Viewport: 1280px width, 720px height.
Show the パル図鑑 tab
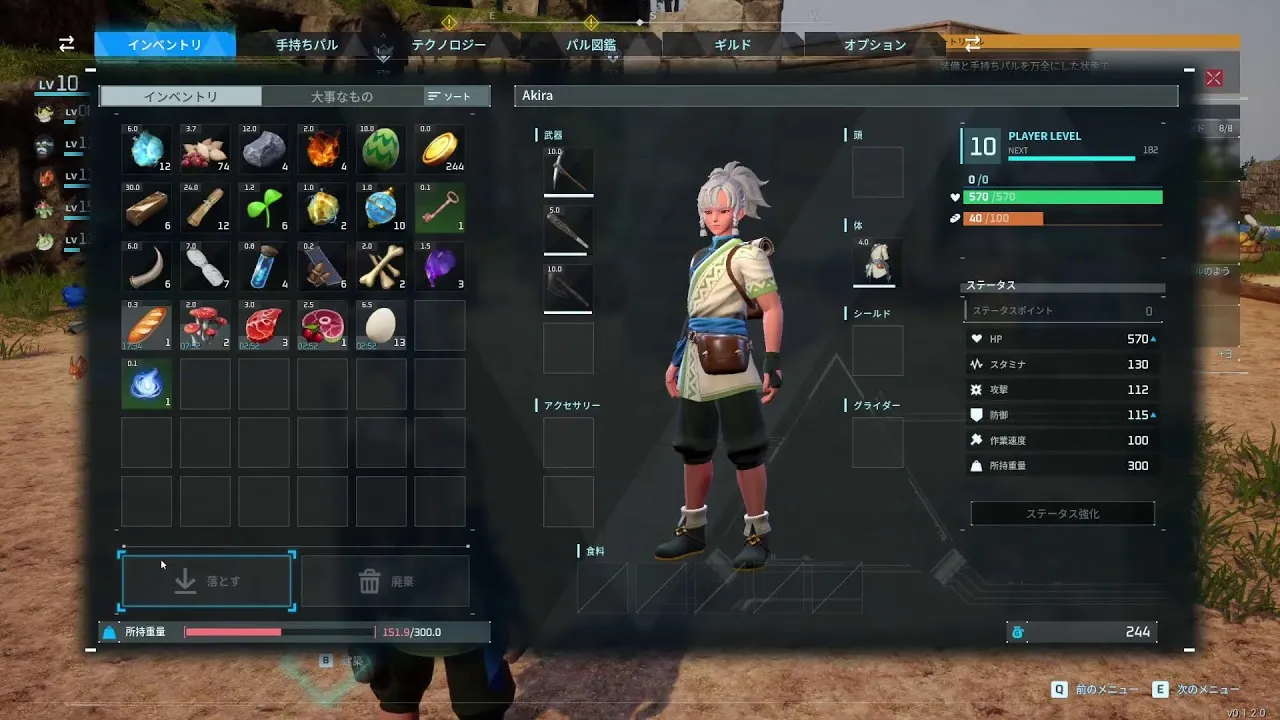(591, 45)
